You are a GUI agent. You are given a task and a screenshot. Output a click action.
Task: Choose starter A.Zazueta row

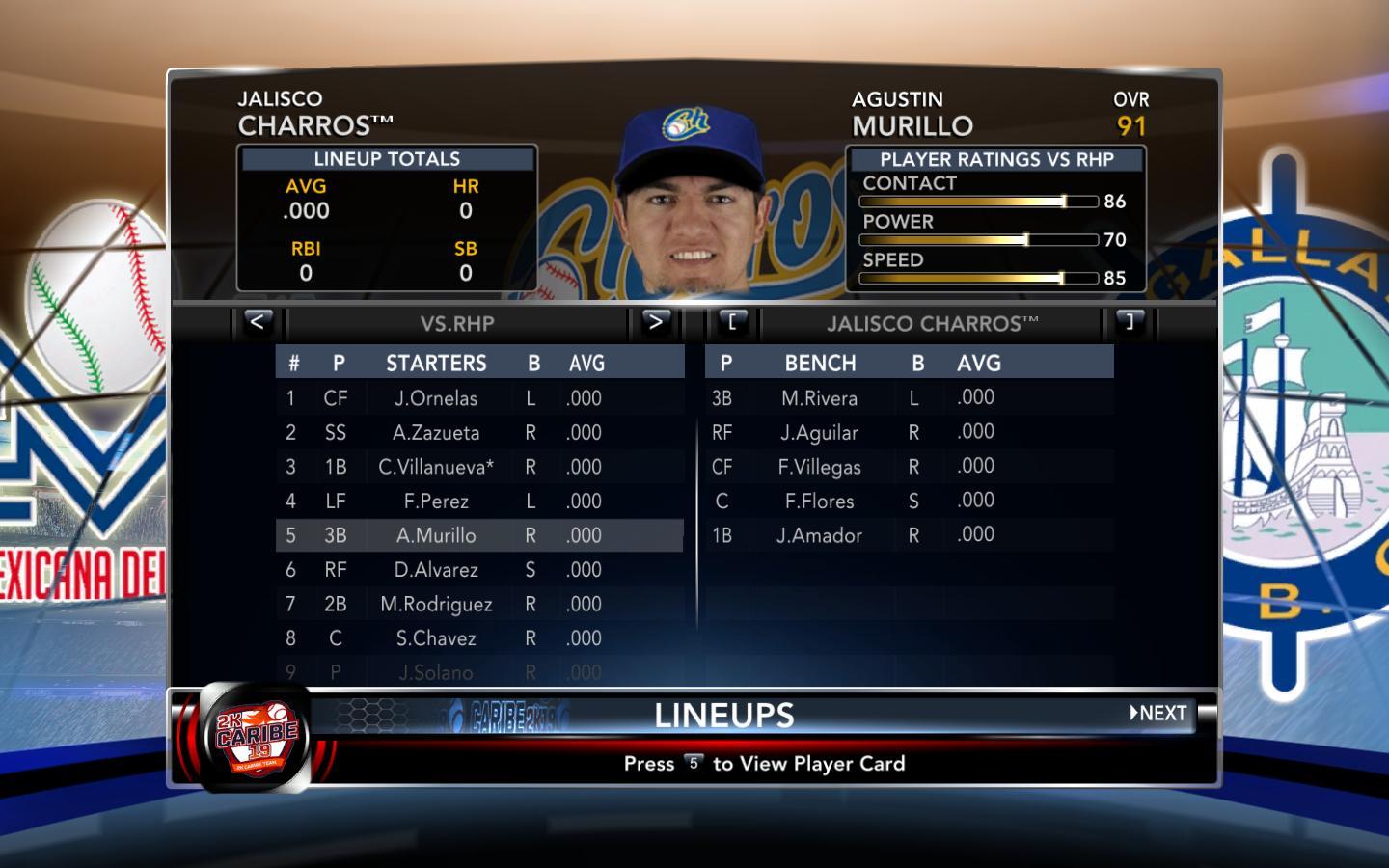click(436, 433)
